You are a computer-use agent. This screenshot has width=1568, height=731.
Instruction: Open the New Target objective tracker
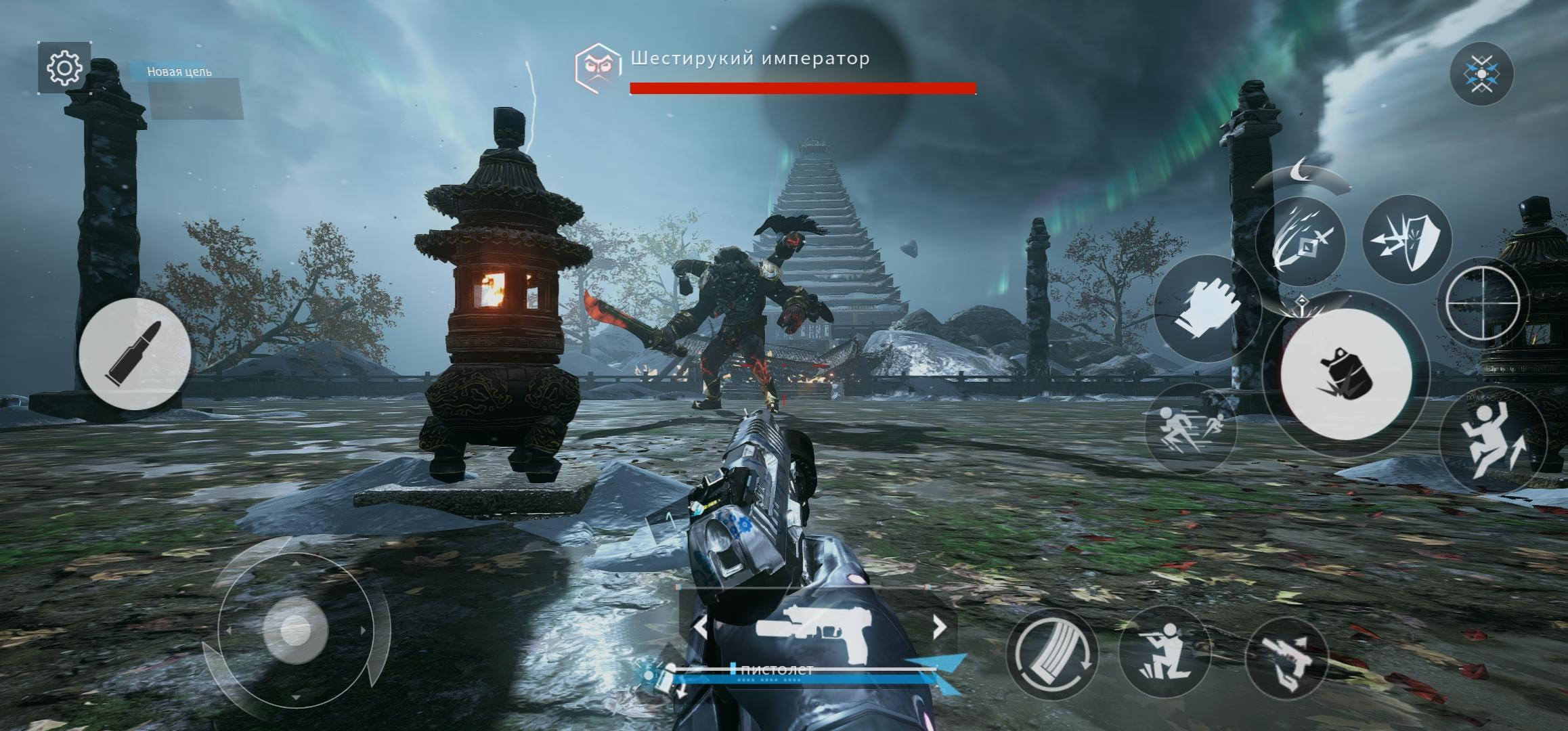pos(179,72)
